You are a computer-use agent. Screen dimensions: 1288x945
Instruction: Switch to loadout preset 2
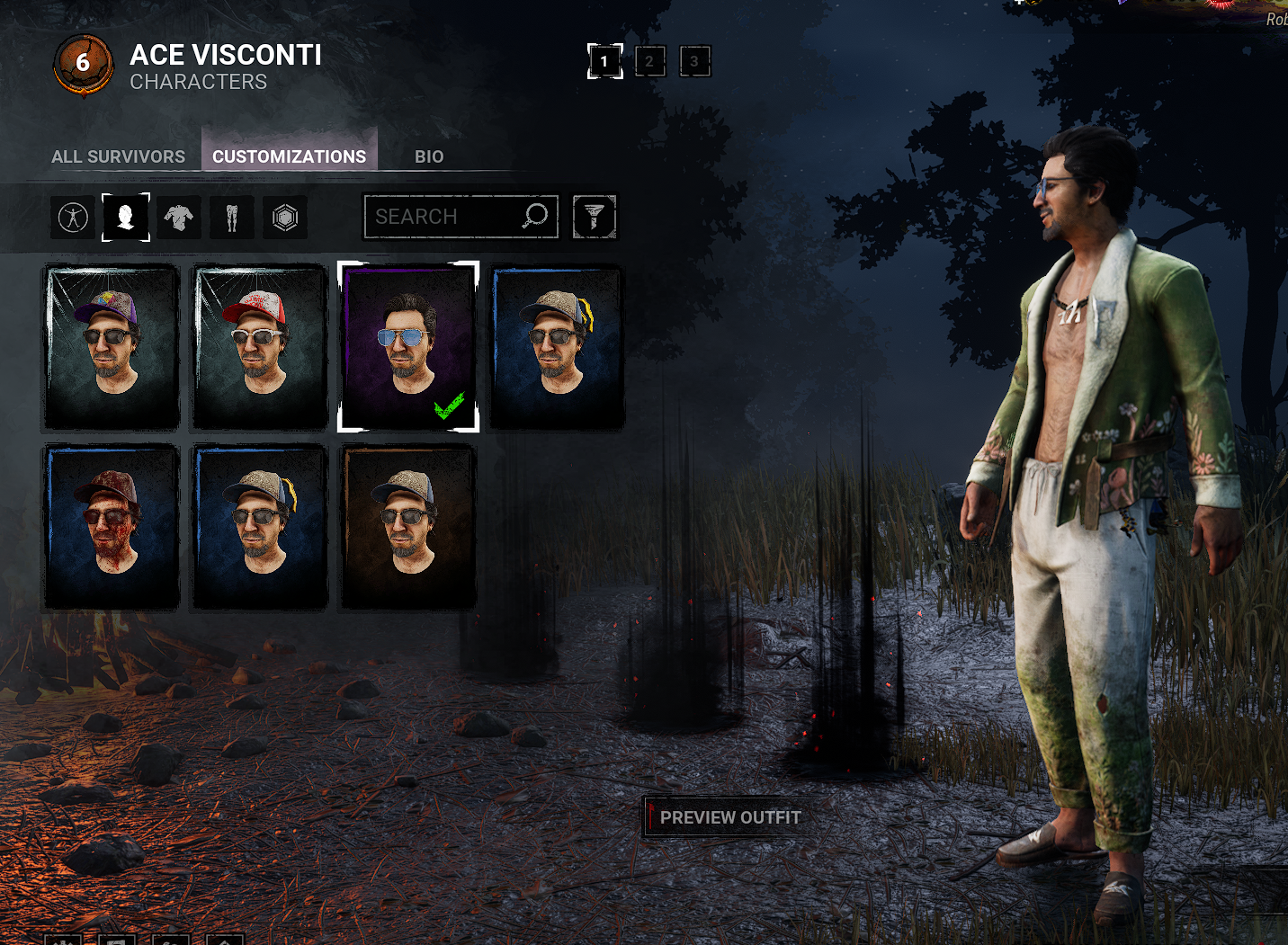[650, 61]
